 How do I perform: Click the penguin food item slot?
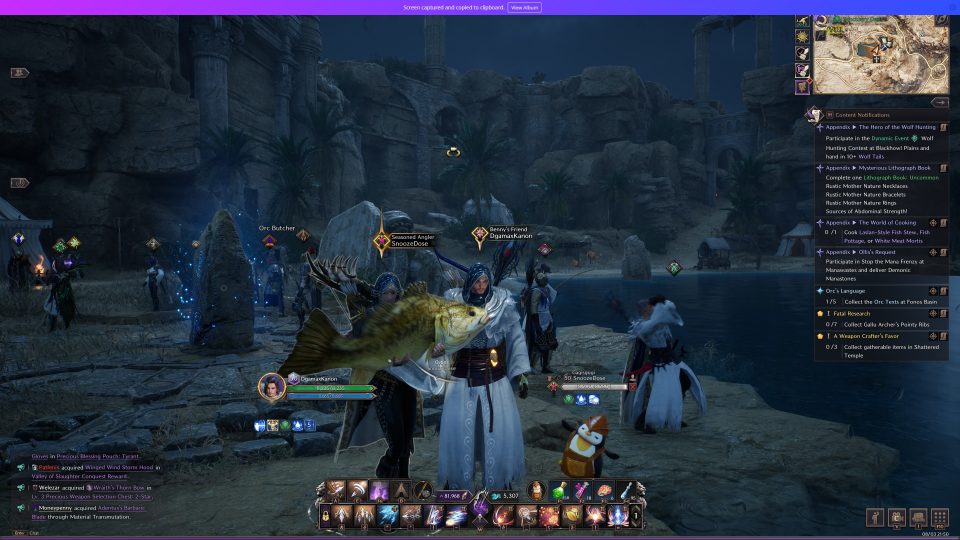coord(537,490)
